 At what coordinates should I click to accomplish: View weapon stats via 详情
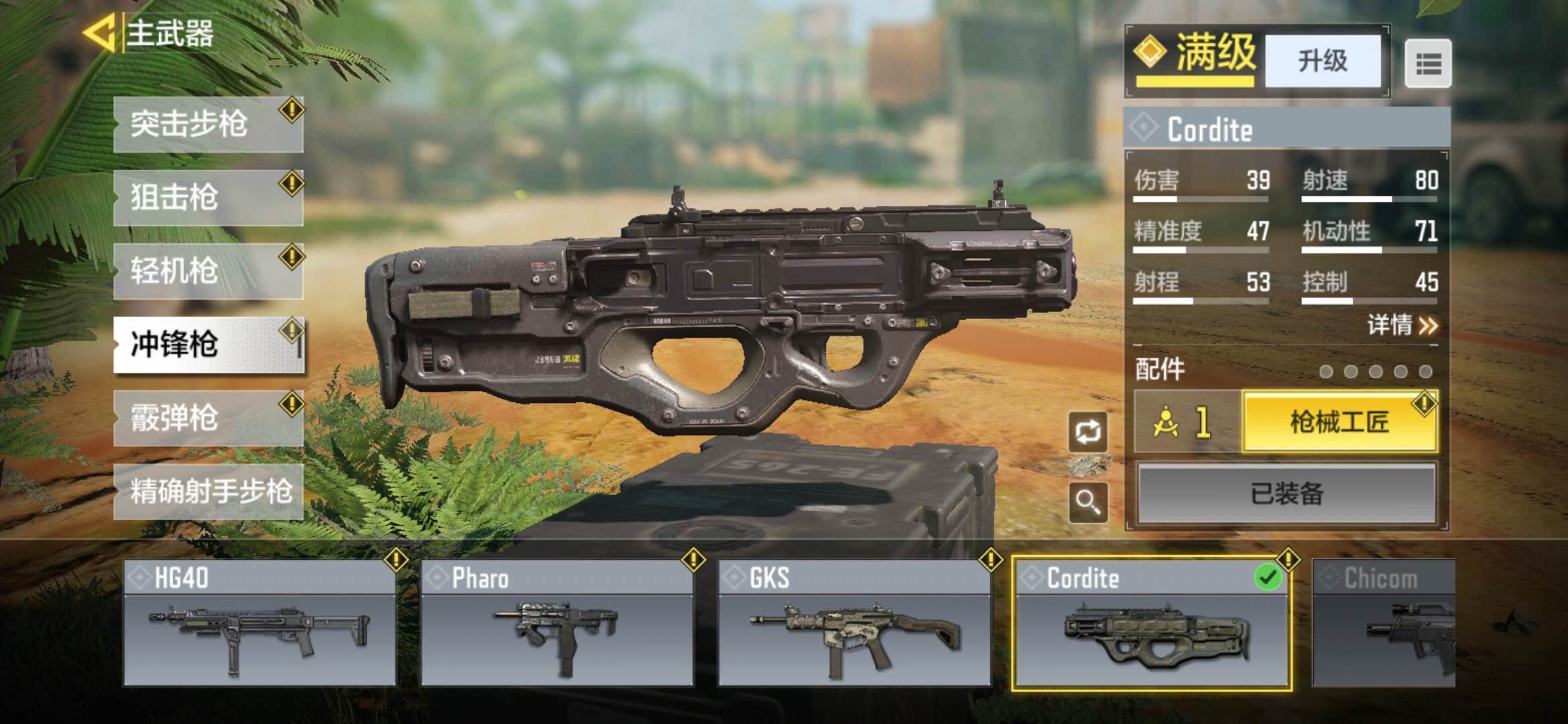1402,326
